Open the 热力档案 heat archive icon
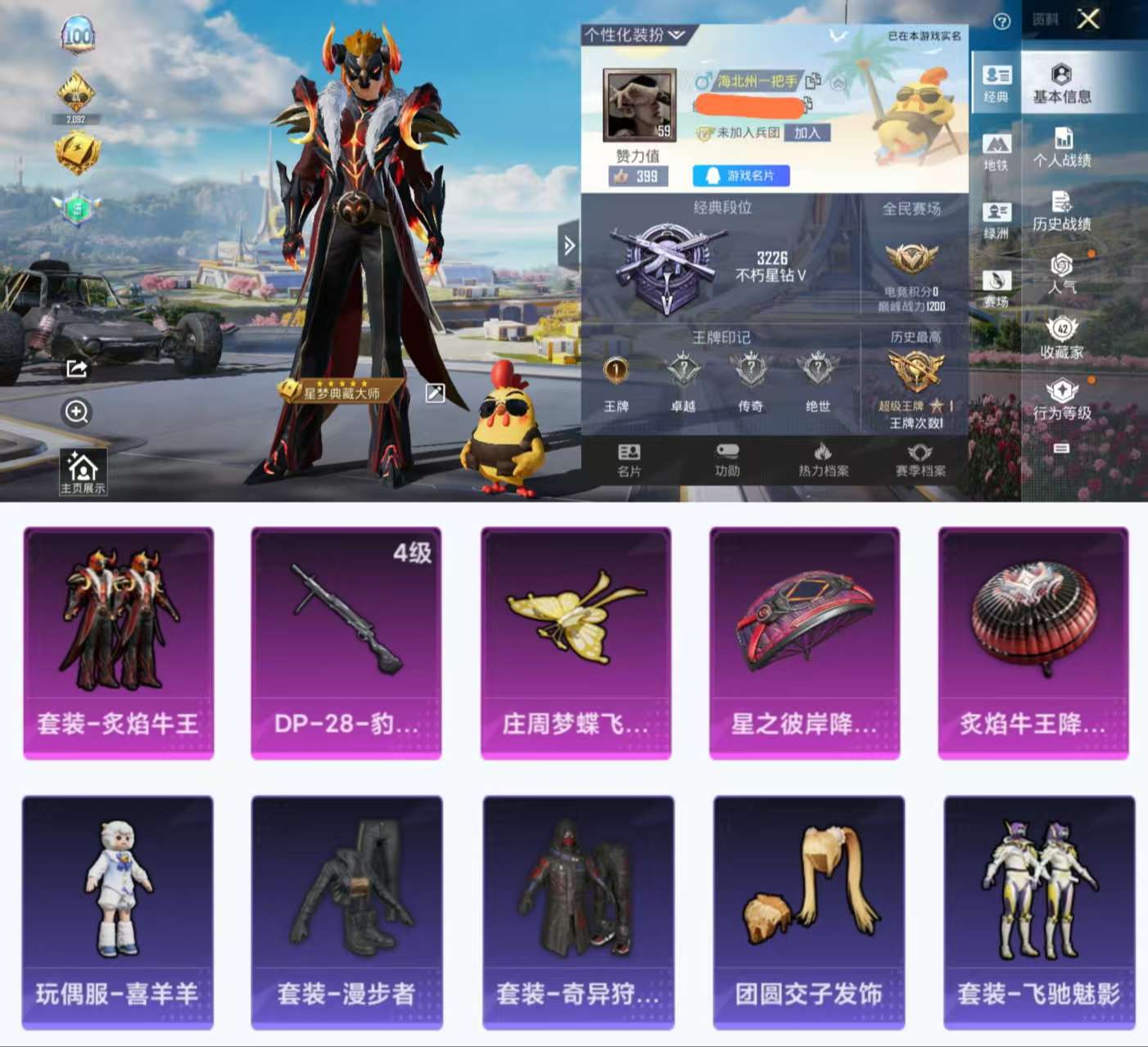The image size is (1148, 1047). click(823, 461)
